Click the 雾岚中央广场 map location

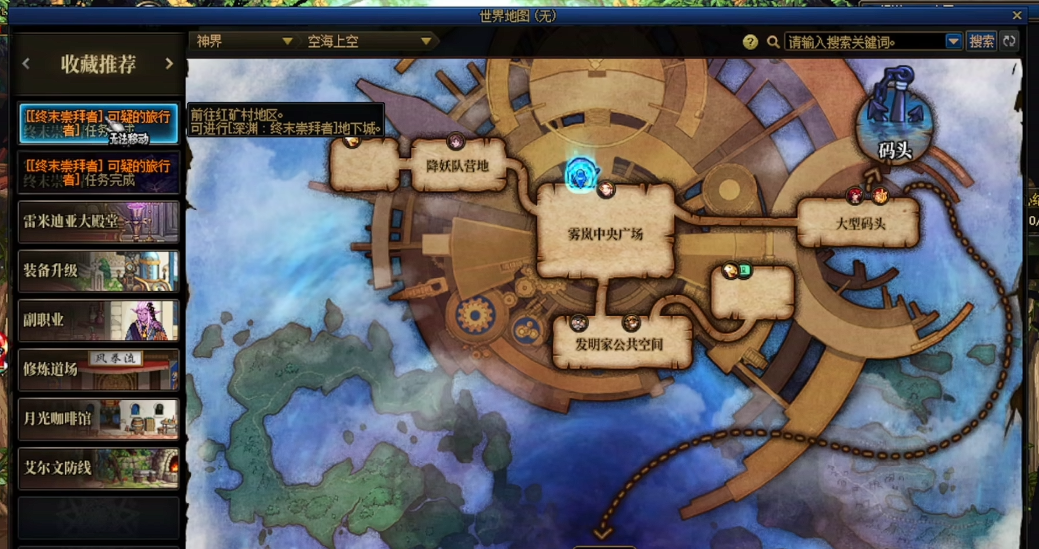coord(605,234)
